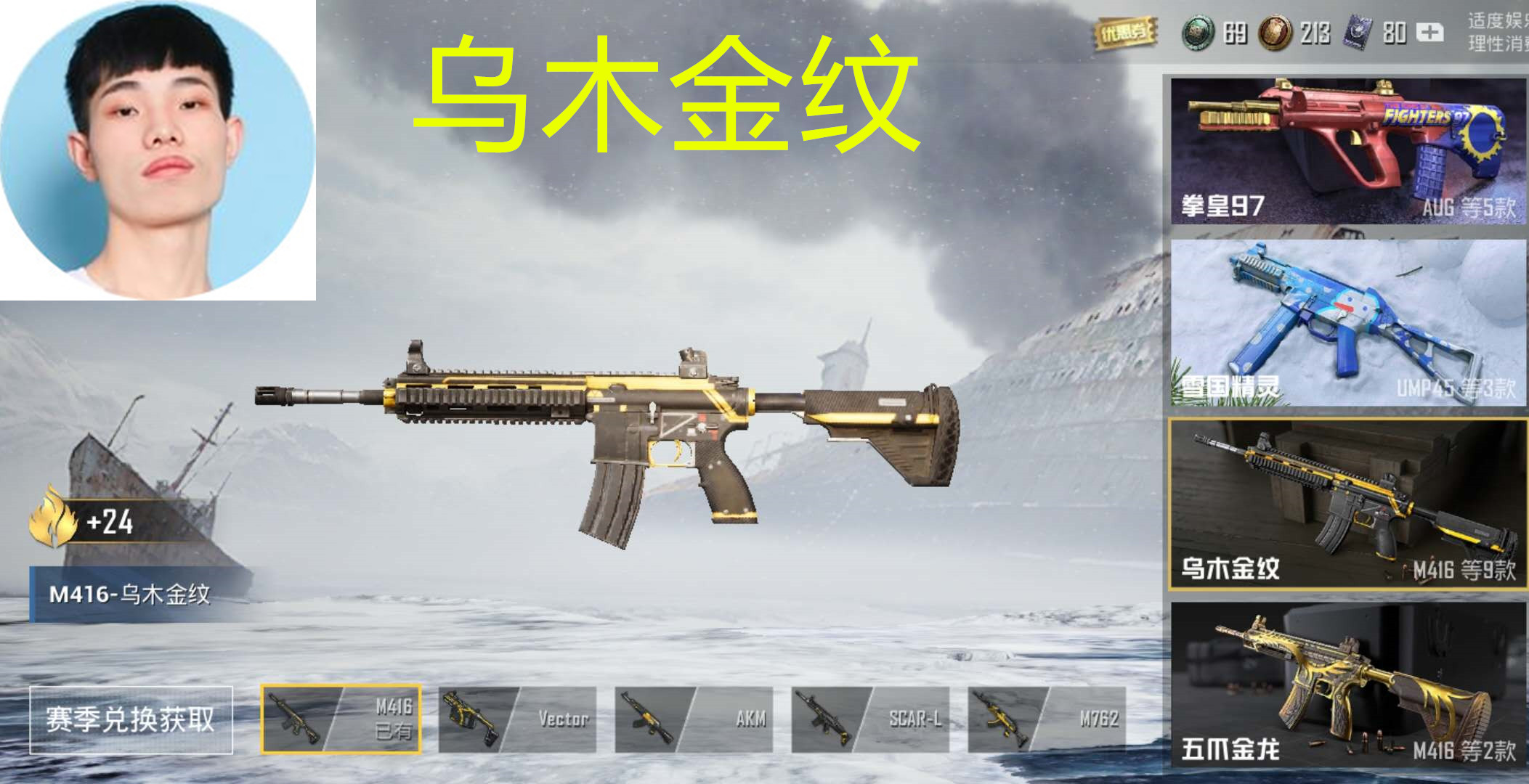1529x784 pixels.
Task: Open the SCAR-L weapon tab
Action: 870,714
